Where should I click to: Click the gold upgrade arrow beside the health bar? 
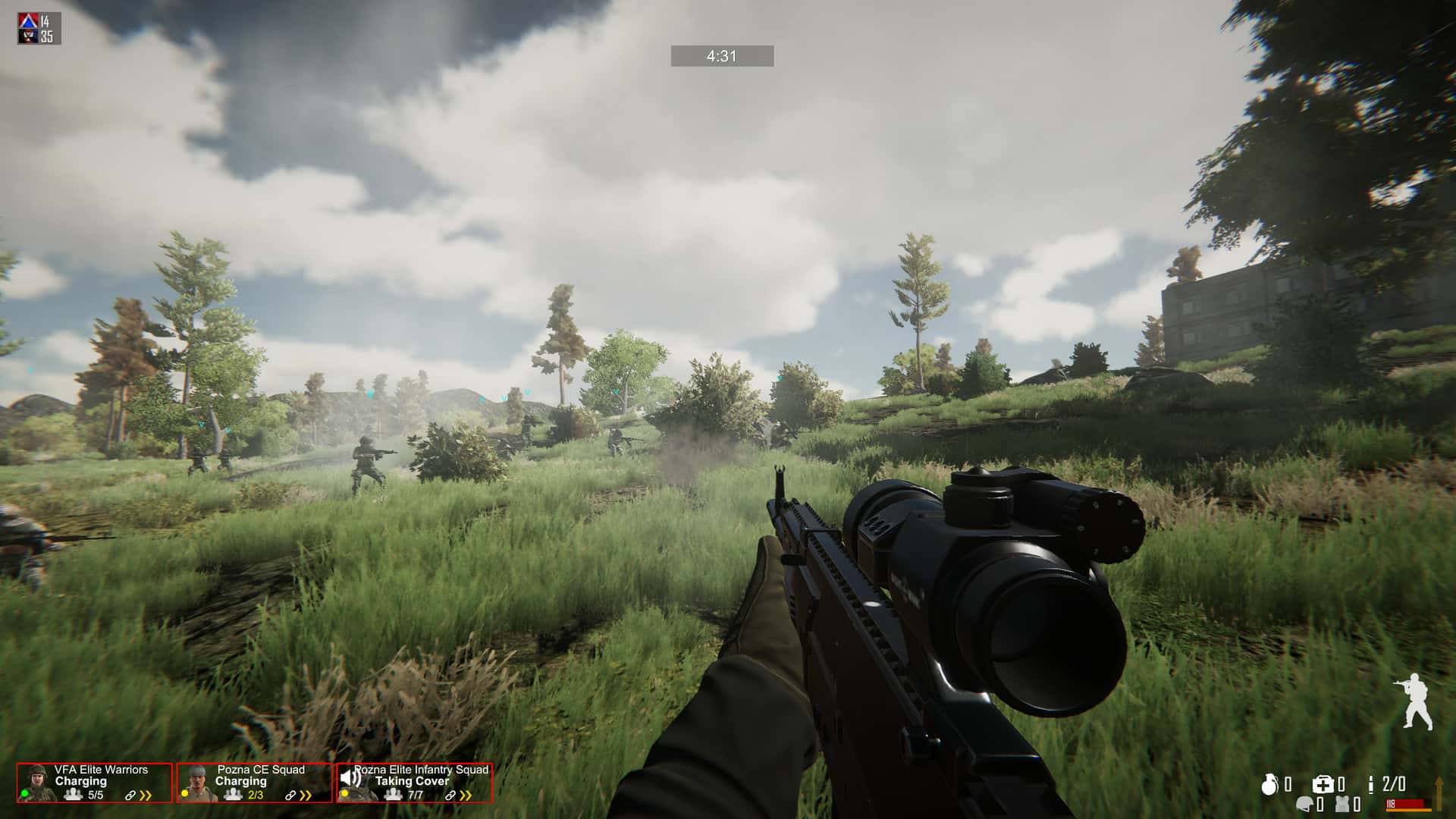point(1440,793)
